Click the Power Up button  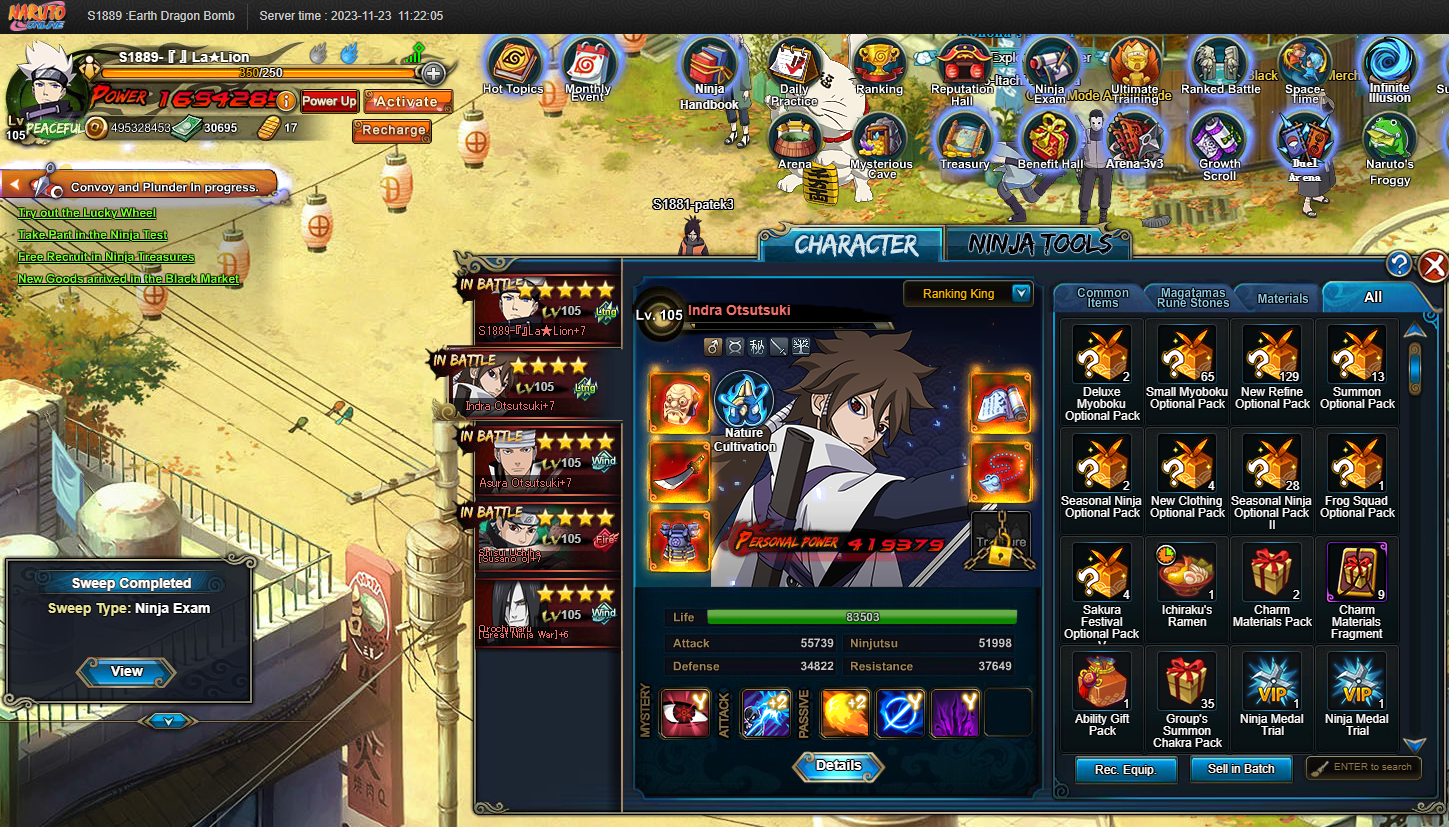pos(329,101)
